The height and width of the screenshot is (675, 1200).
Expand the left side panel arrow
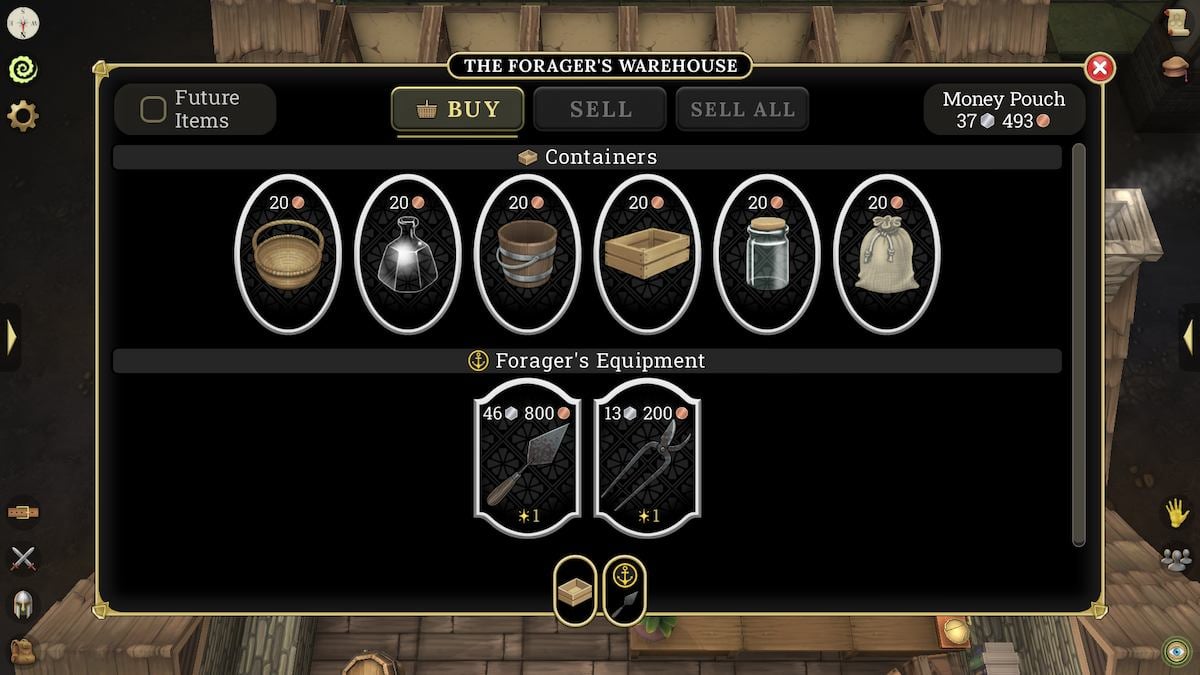(11, 337)
